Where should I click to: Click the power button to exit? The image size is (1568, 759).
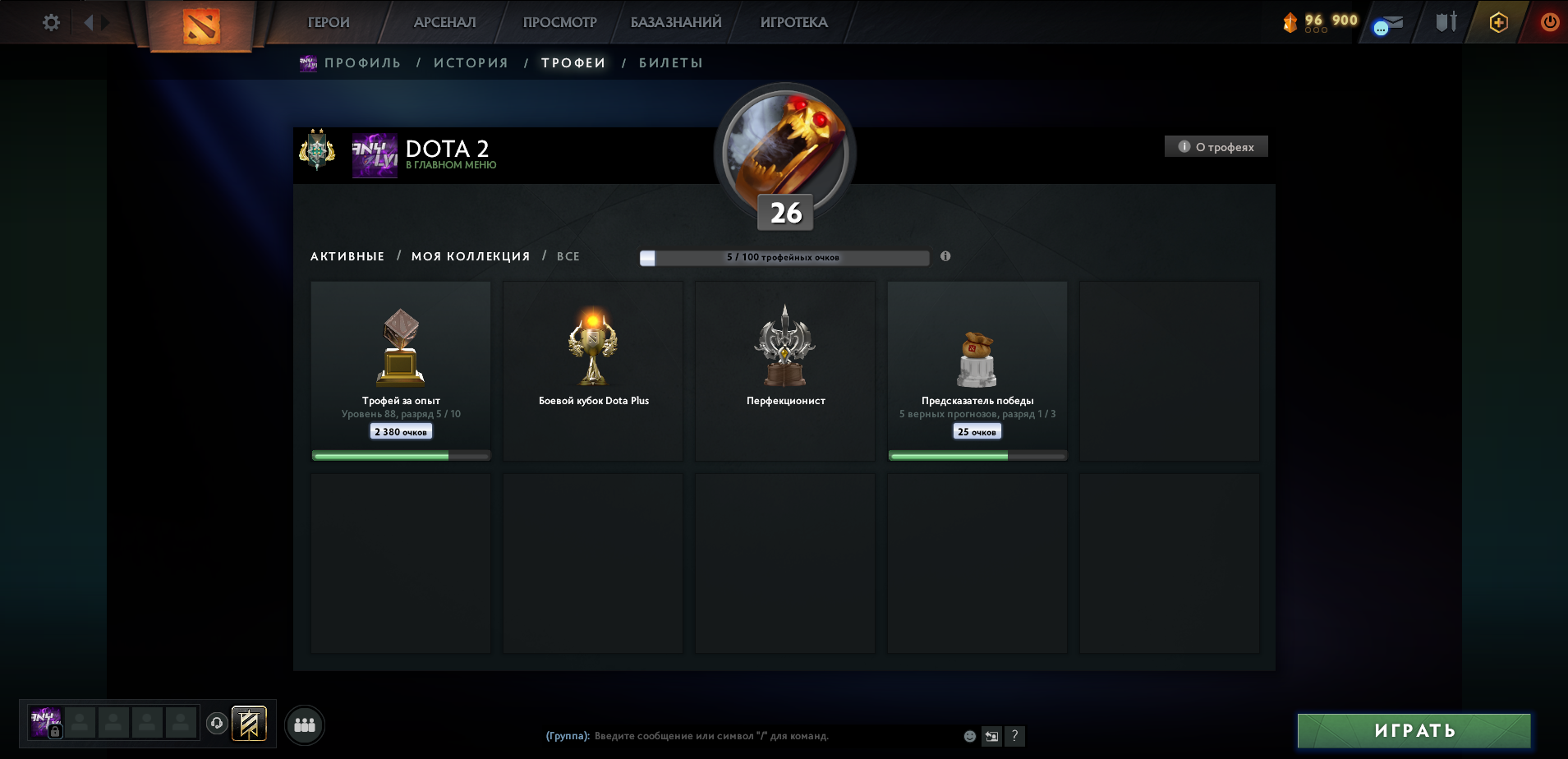pyautogui.click(x=1549, y=22)
